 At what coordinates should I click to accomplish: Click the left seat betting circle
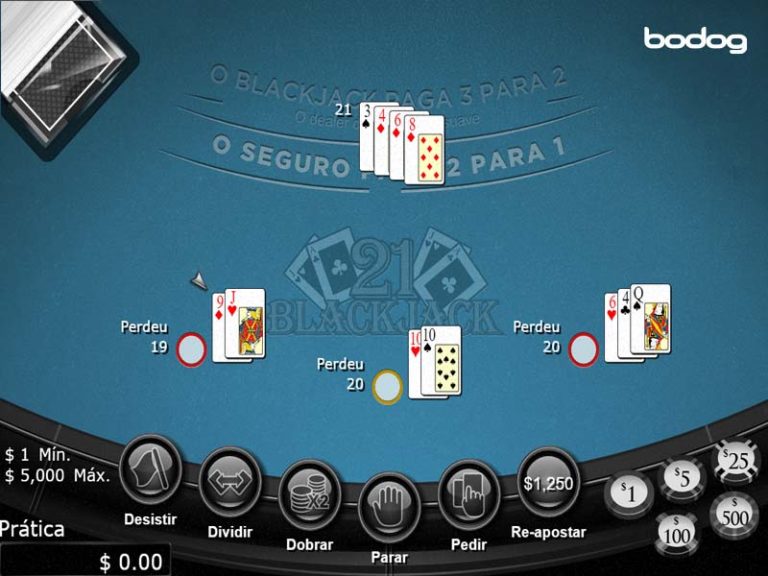click(x=192, y=350)
